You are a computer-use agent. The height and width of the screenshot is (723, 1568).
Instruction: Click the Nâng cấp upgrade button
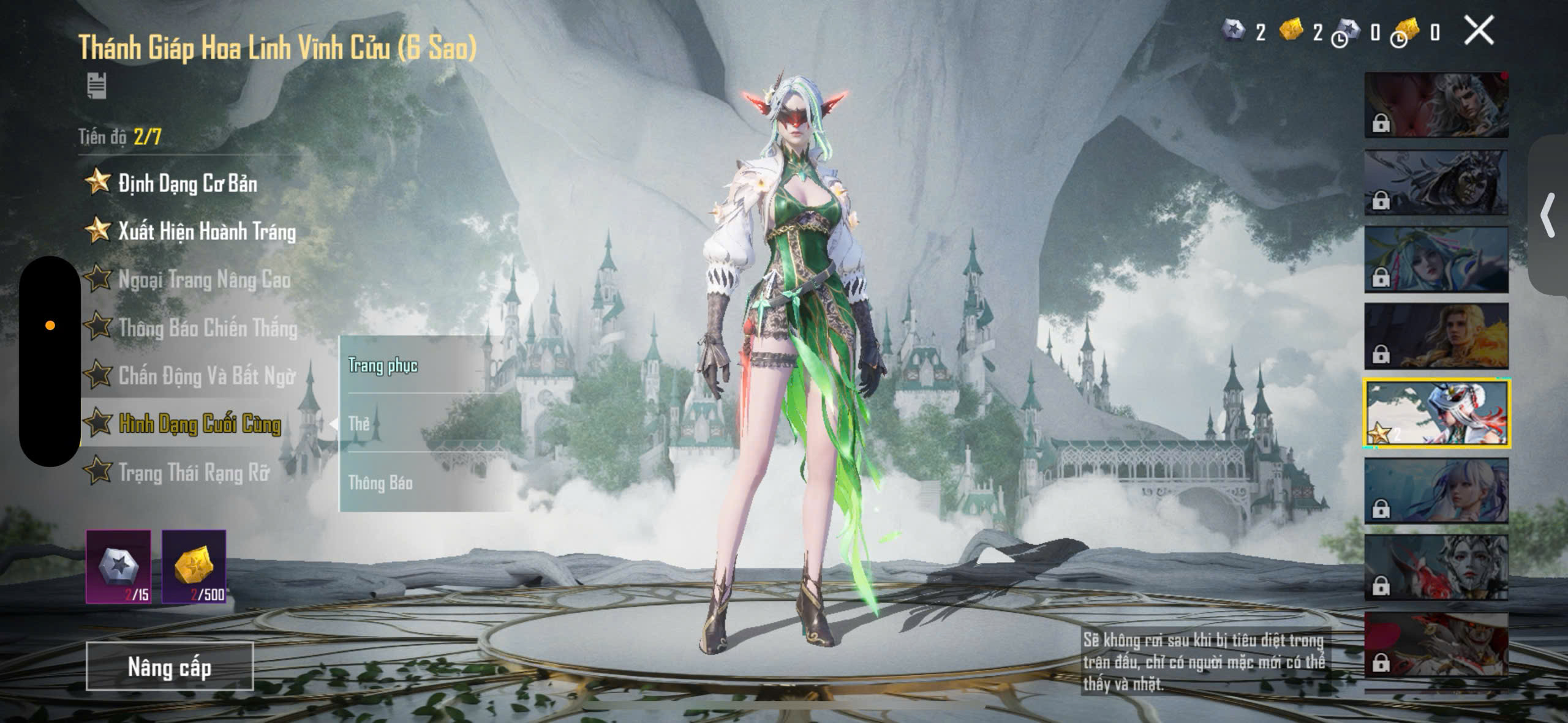(x=170, y=667)
